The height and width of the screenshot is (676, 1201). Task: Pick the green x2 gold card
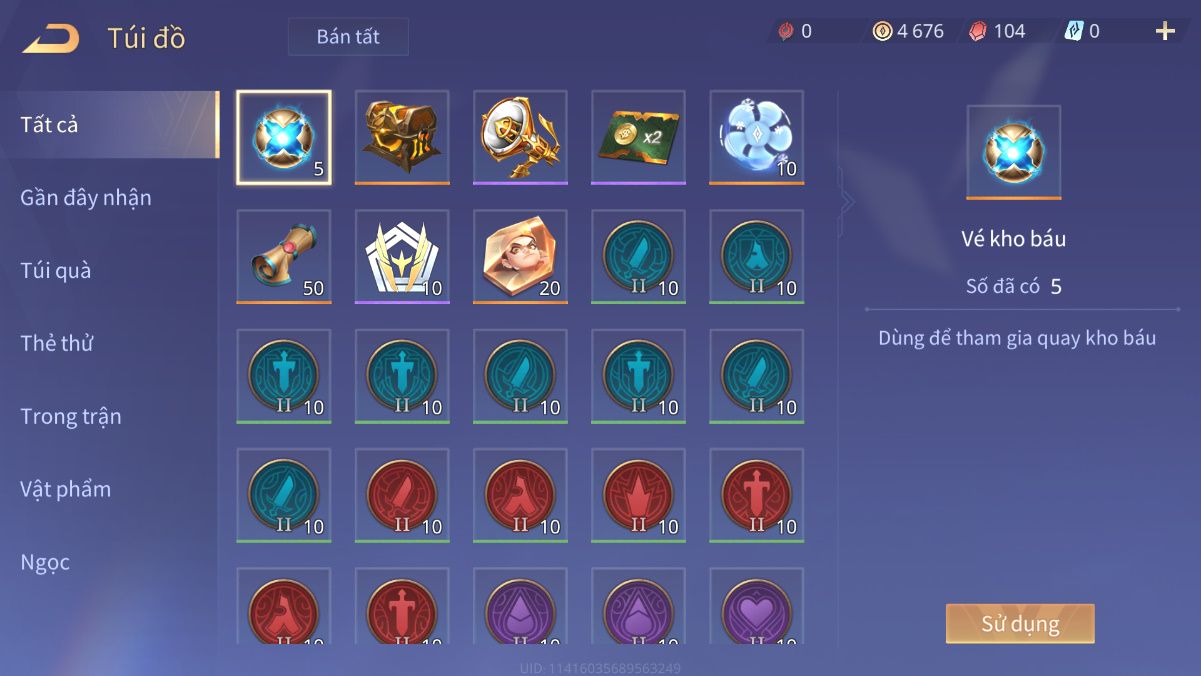[x=638, y=137]
